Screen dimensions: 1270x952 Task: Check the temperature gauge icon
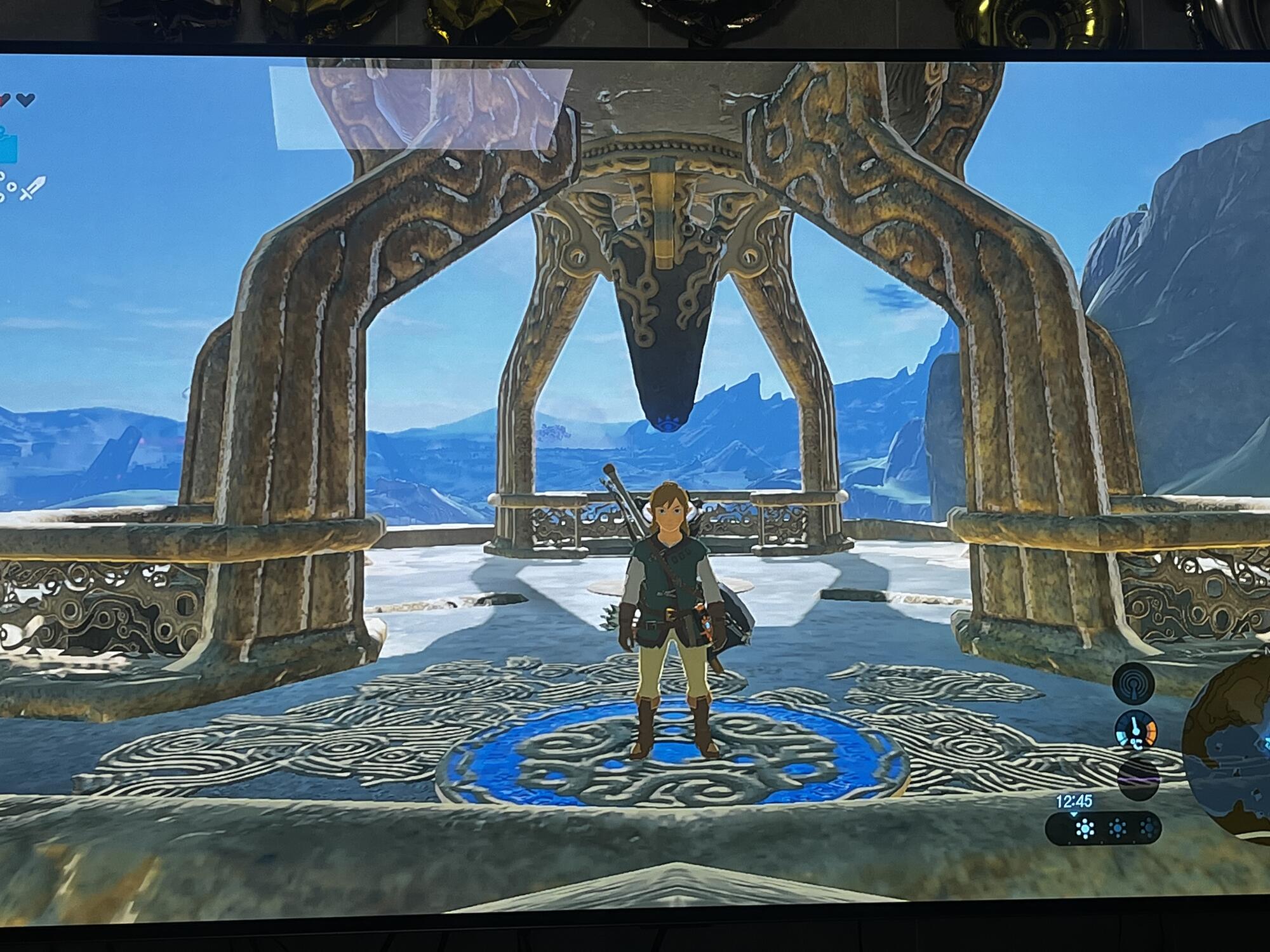click(x=1137, y=730)
